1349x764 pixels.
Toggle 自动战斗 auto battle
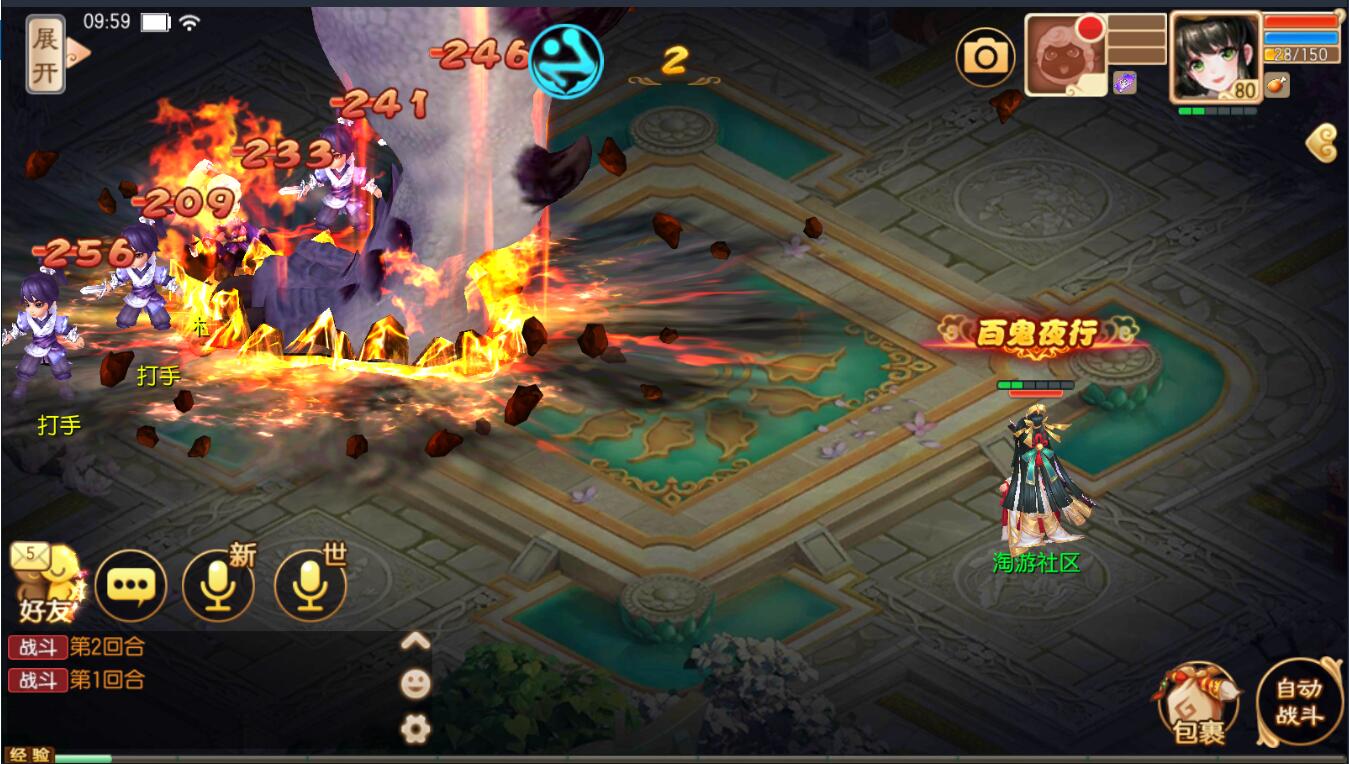1299,702
